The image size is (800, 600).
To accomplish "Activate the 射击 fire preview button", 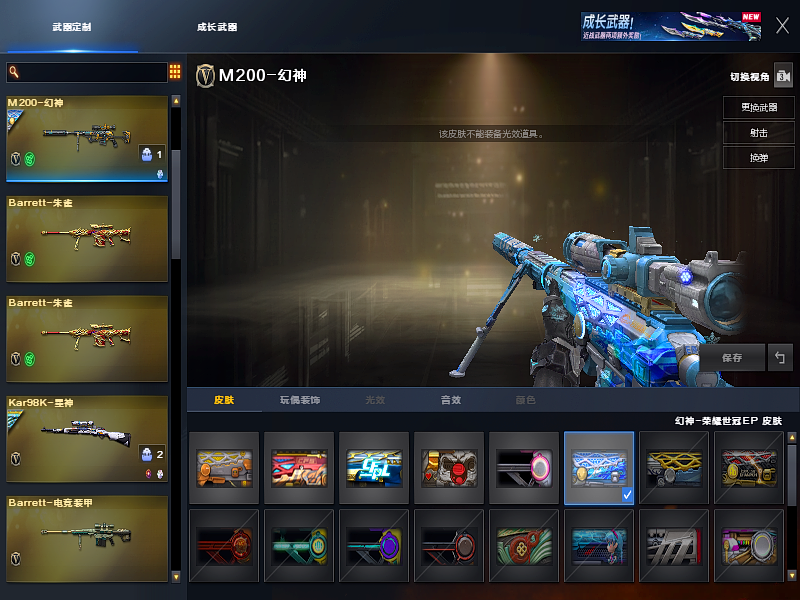I will point(759,133).
